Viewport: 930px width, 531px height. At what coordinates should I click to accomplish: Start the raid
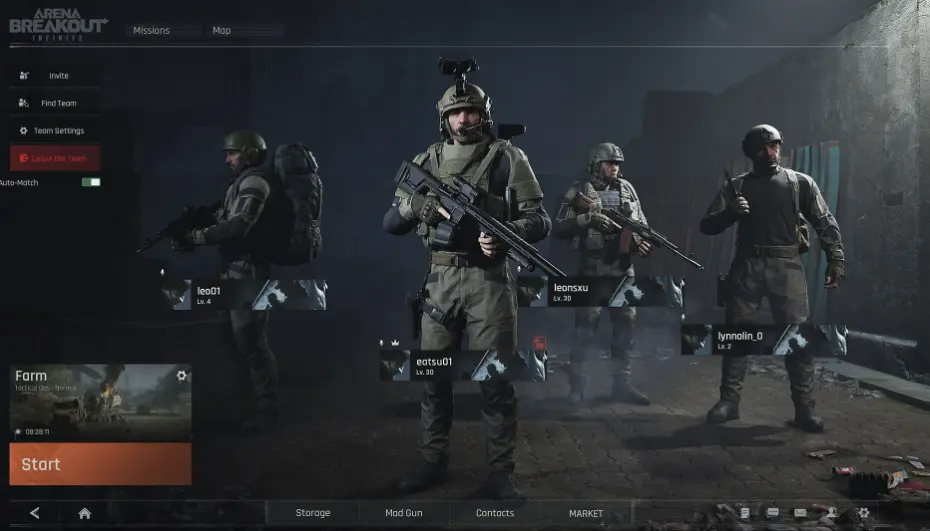100,464
